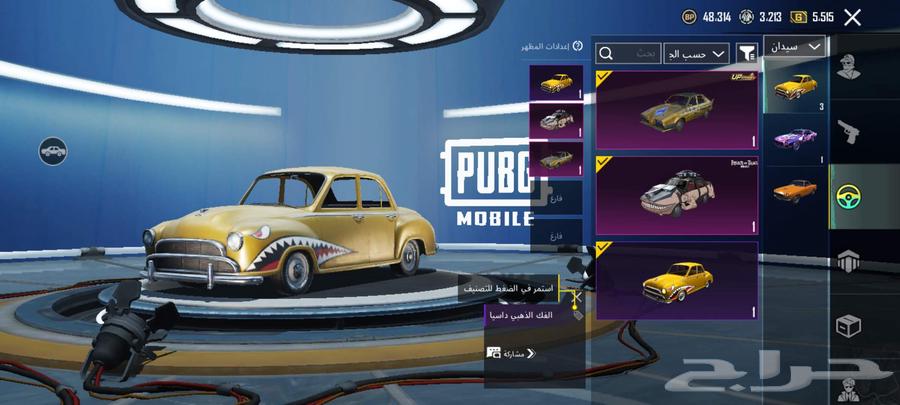Click the Share button

[x=511, y=353]
